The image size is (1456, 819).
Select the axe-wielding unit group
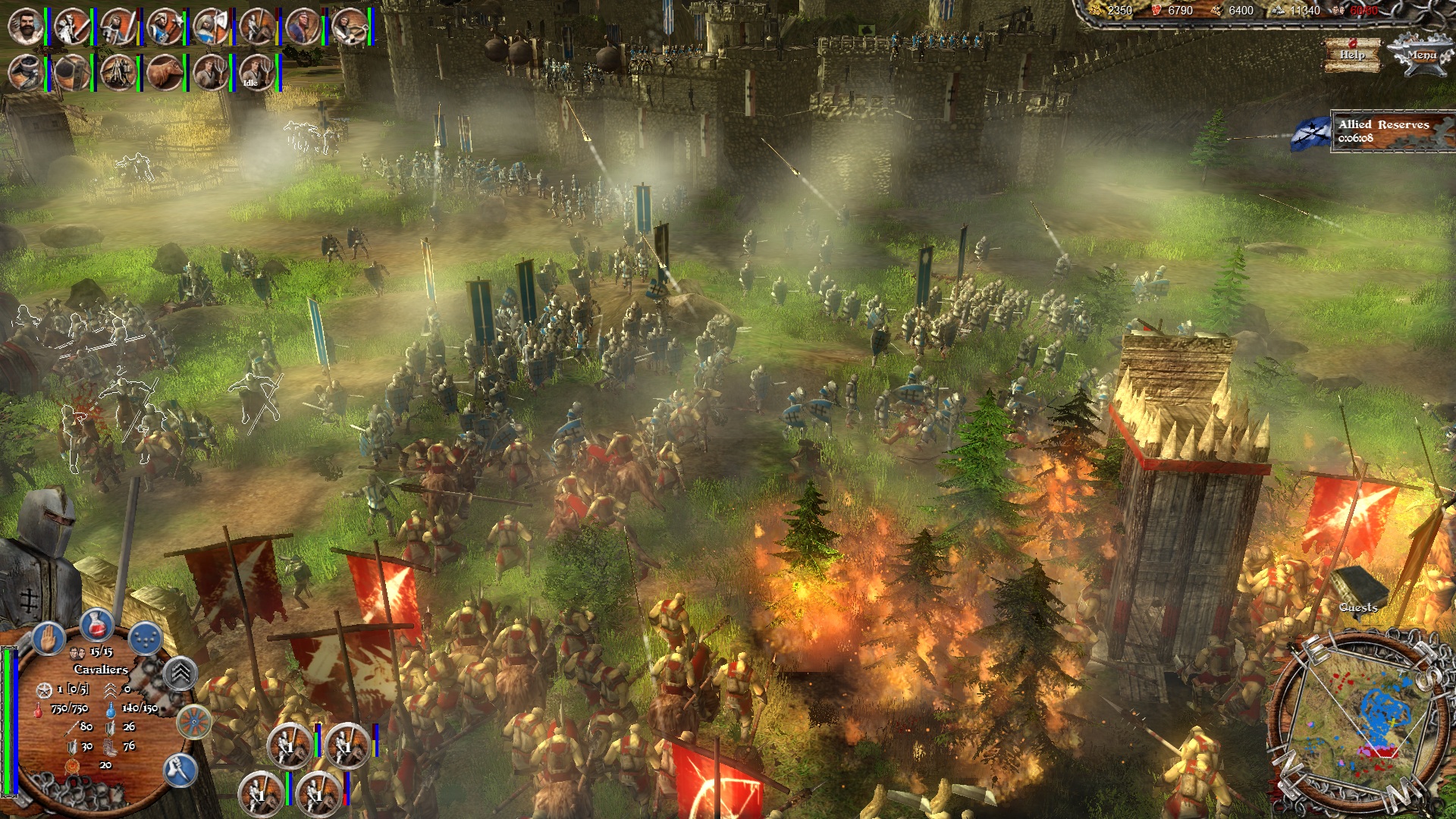tap(210, 27)
